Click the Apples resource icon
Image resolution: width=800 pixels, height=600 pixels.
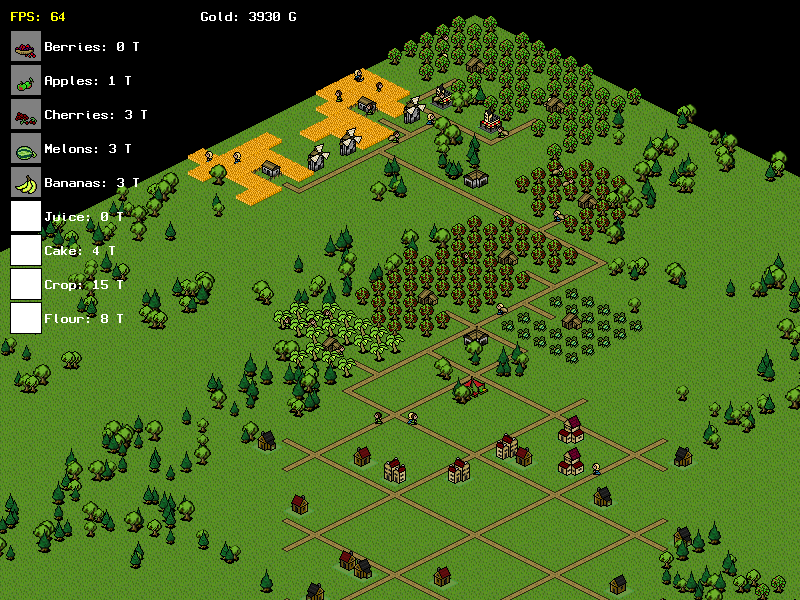(26, 80)
